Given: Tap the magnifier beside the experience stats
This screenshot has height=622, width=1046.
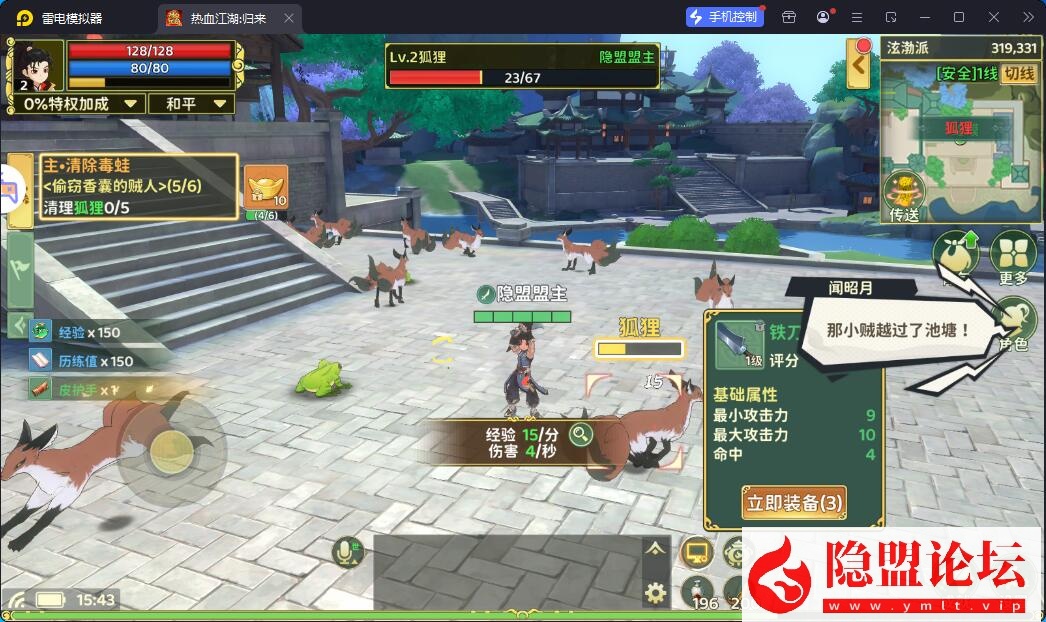Looking at the screenshot, I should [x=580, y=434].
